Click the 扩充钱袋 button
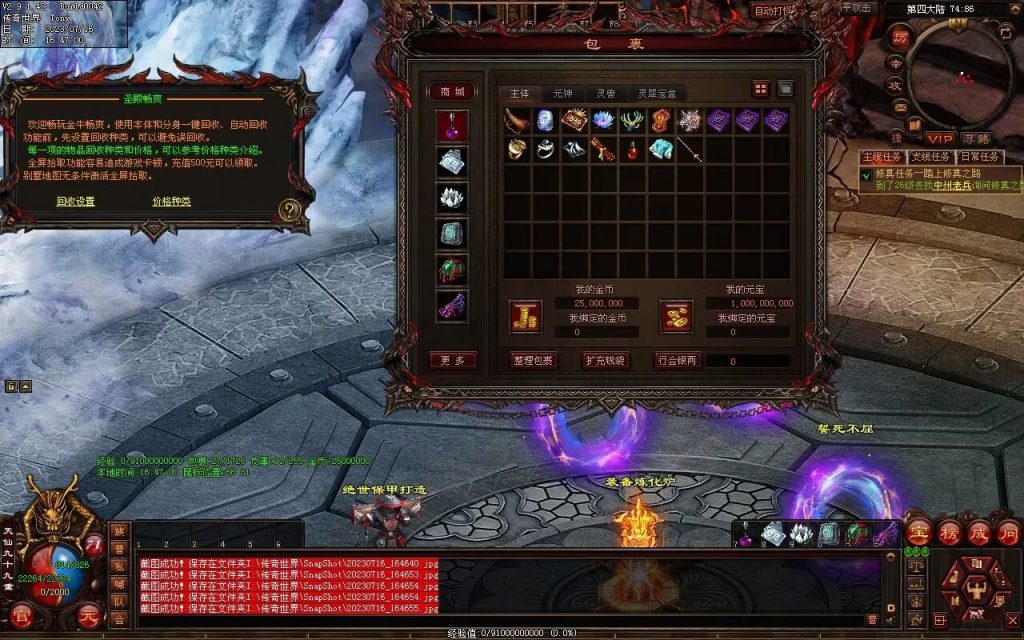The image size is (1024, 640). (605, 360)
